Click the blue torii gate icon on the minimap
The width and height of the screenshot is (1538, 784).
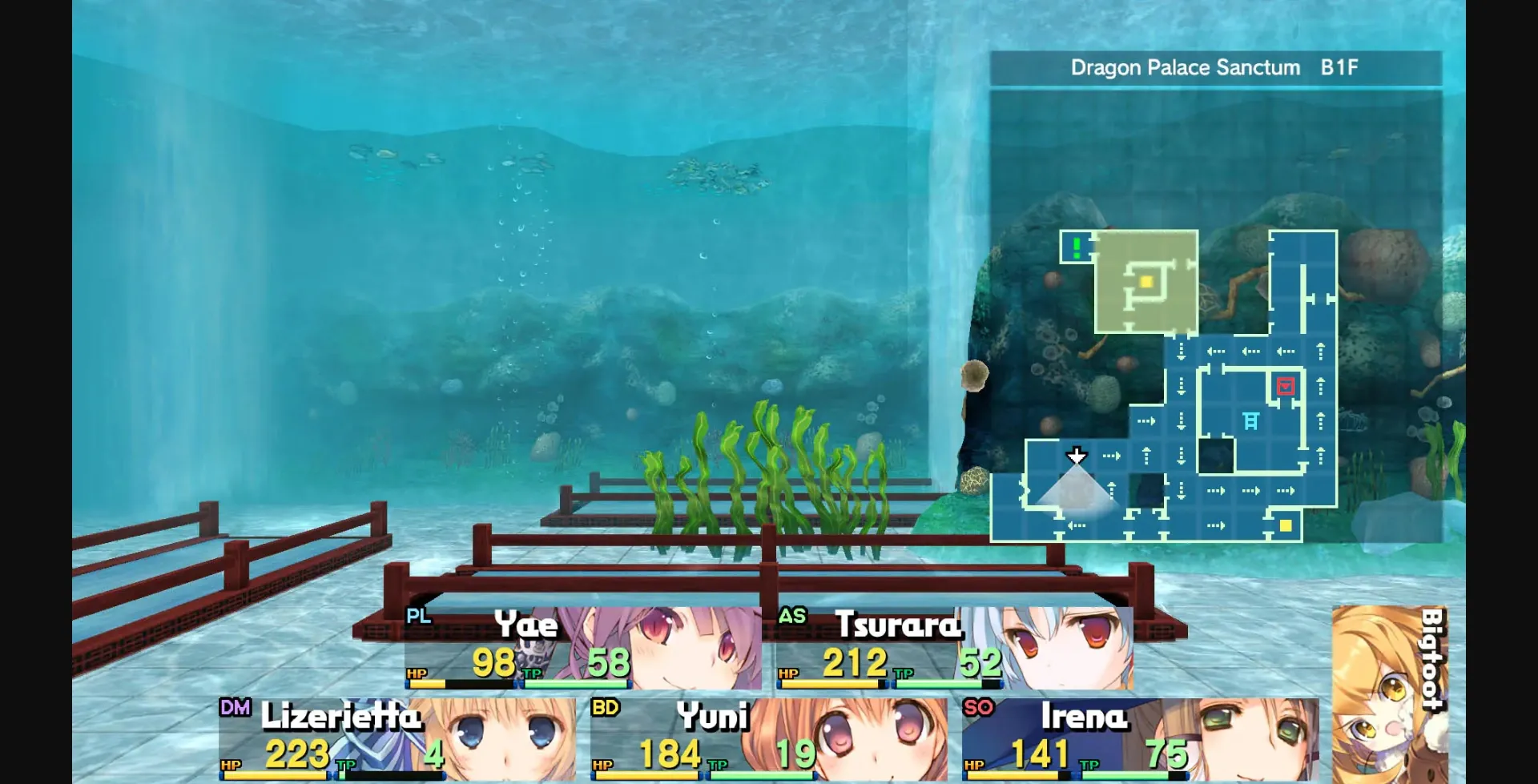pos(1251,420)
